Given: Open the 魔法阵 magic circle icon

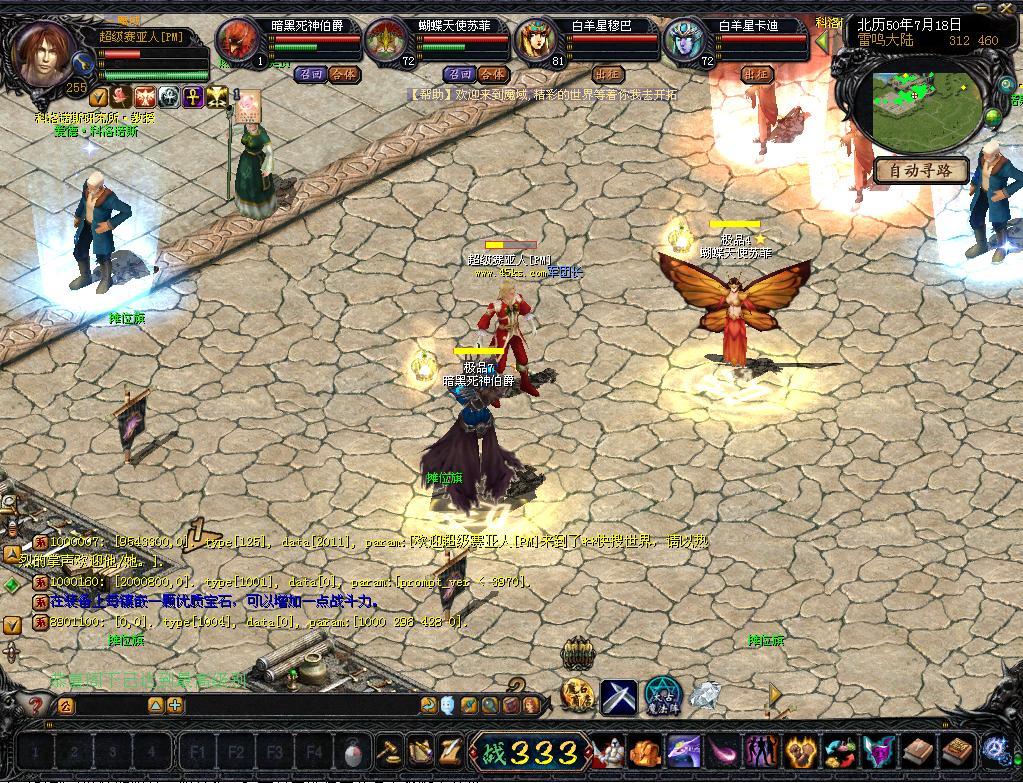Looking at the screenshot, I should click(661, 696).
